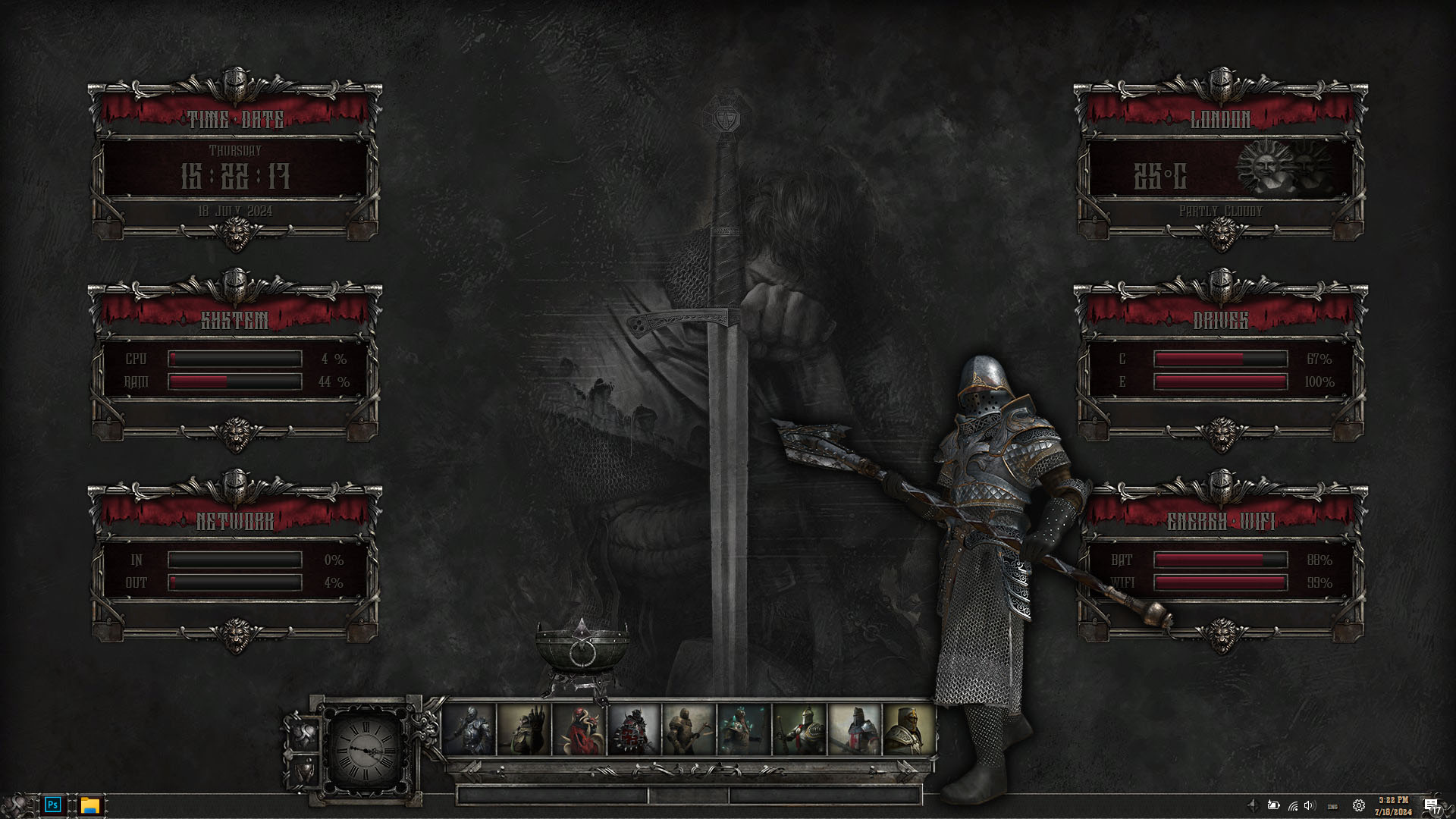Click the roman numeral clock in dock
This screenshot has width=1456, height=819.
(x=367, y=749)
